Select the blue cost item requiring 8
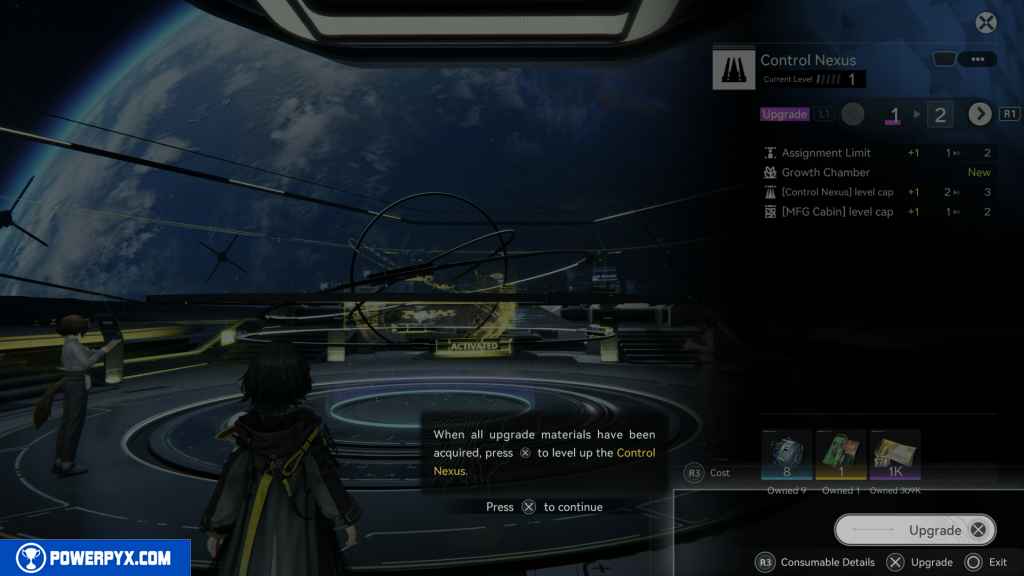This screenshot has width=1024, height=576. [x=786, y=456]
